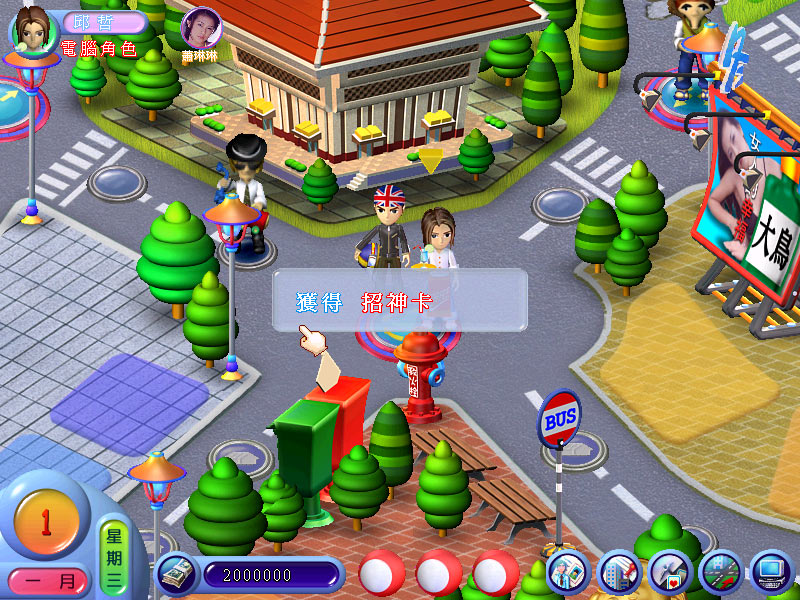Open the player info portrait-card icon
This screenshot has height=600, width=800.
[x=566, y=572]
